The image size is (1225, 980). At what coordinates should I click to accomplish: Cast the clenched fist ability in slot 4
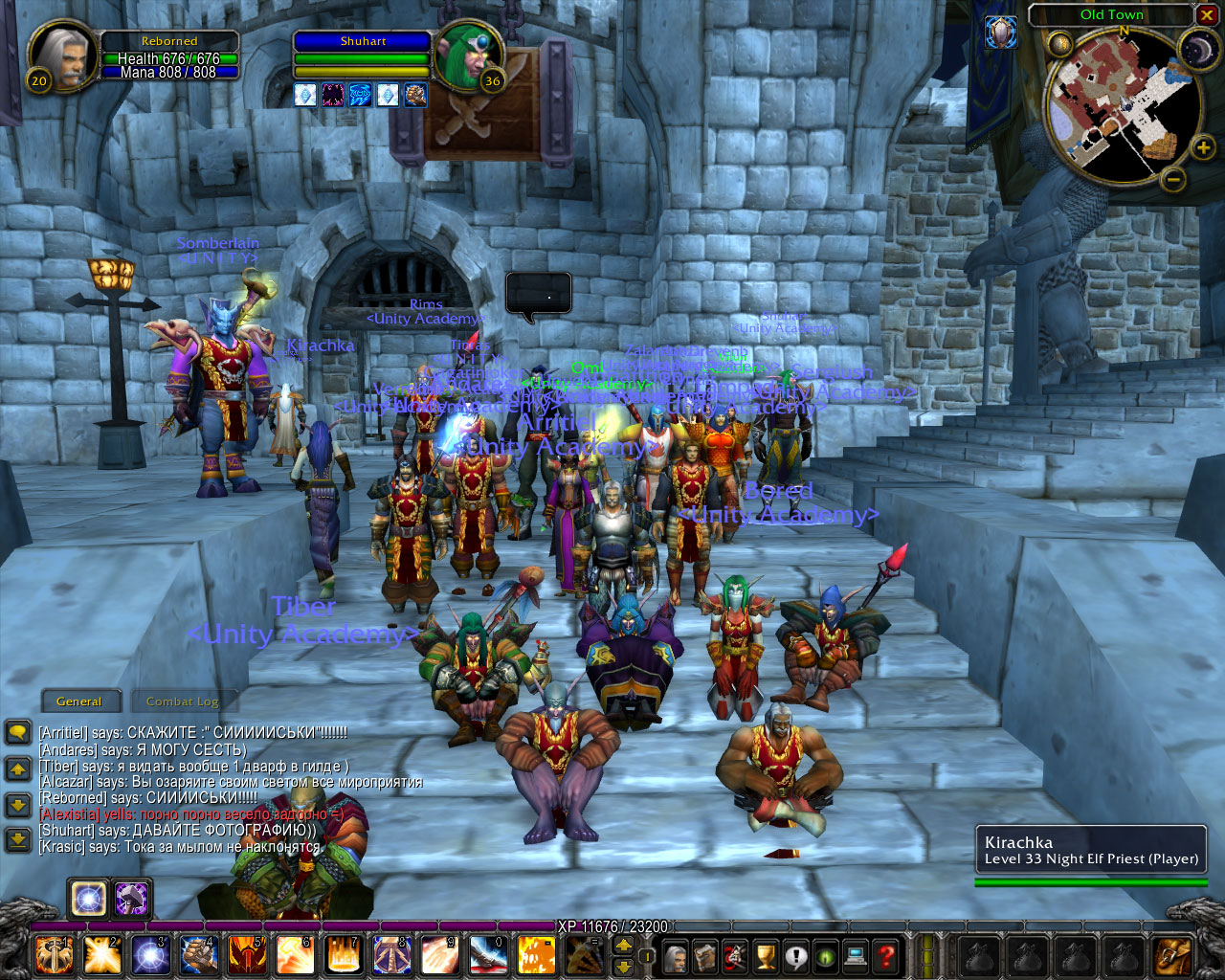(199, 955)
